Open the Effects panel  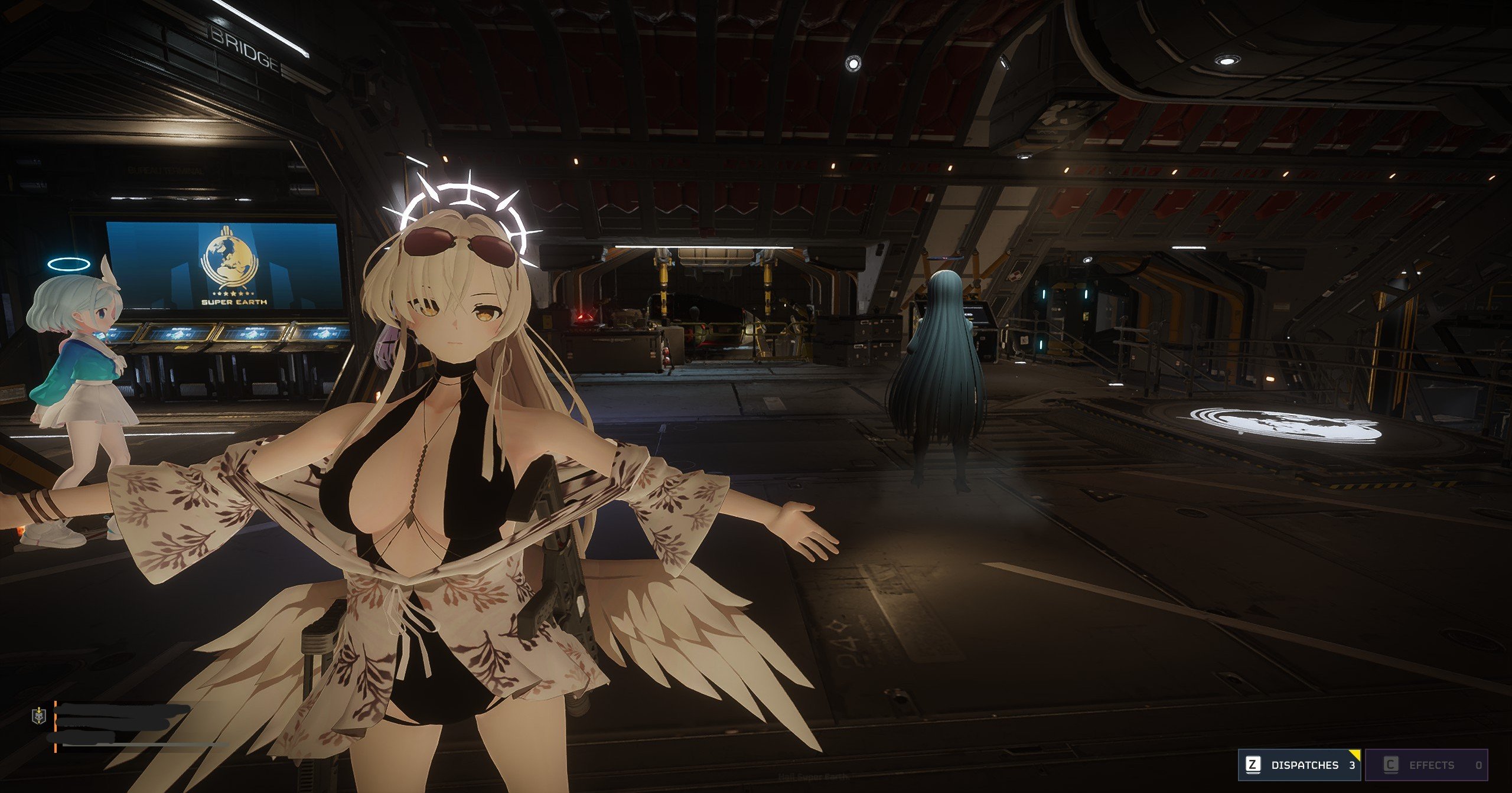1425,765
